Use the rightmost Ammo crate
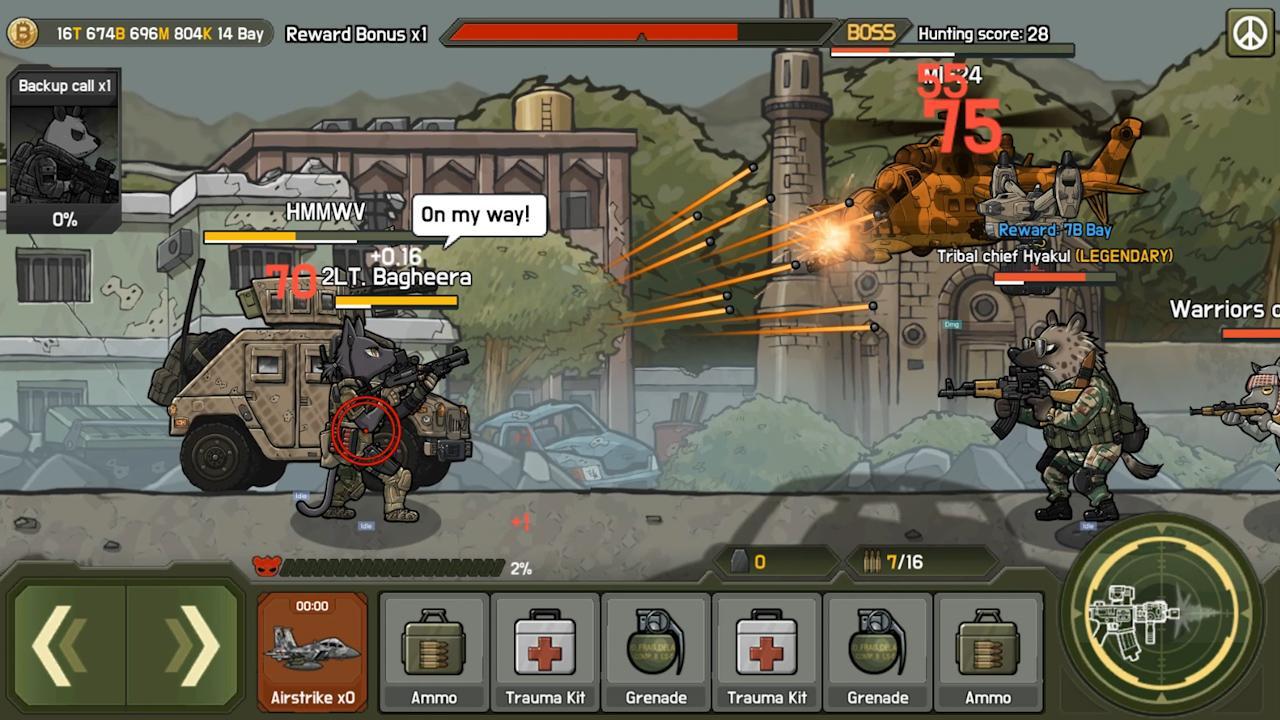Viewport: 1280px width, 720px height. [988, 650]
